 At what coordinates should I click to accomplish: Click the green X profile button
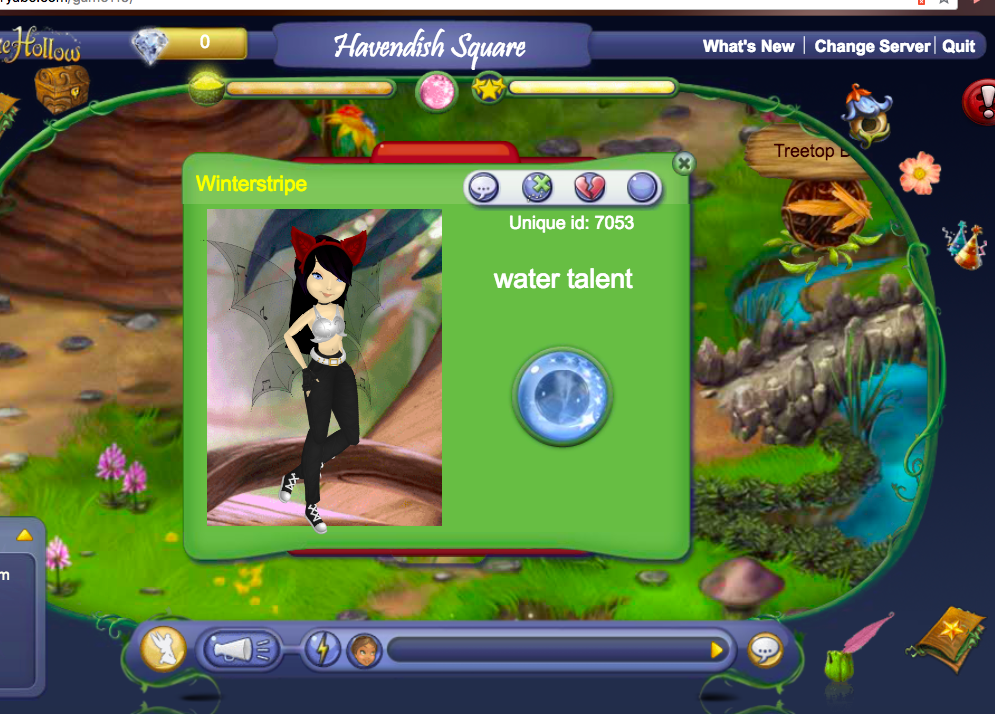[537, 187]
